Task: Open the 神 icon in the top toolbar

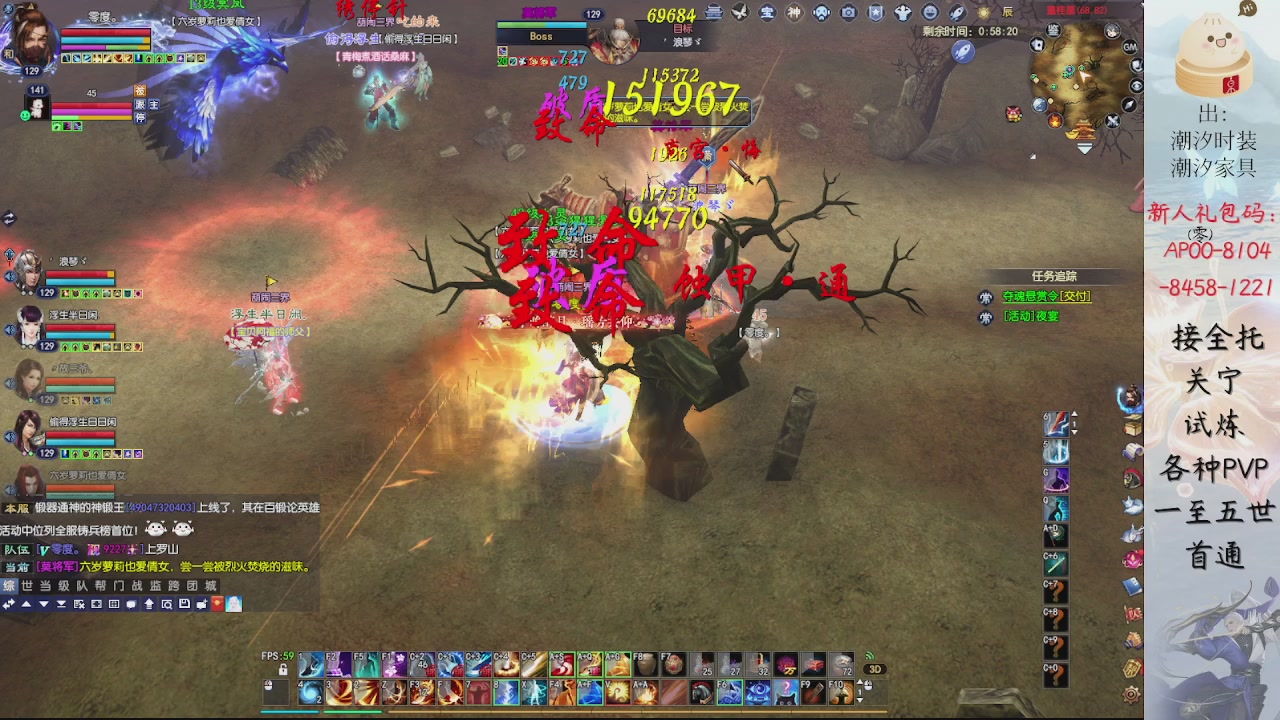Action: 794,13
